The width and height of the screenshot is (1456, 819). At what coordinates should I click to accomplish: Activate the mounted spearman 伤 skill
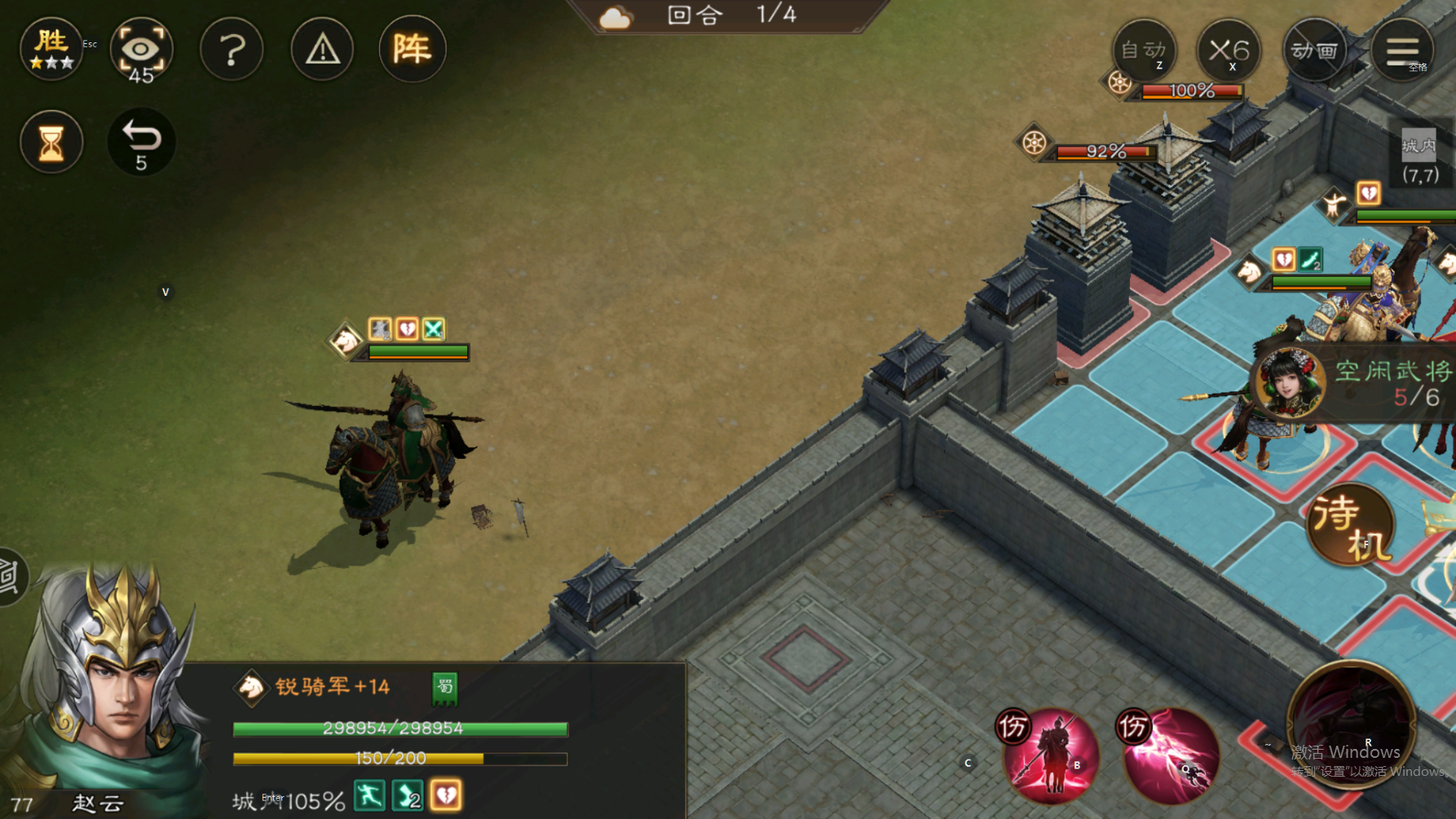[1052, 755]
